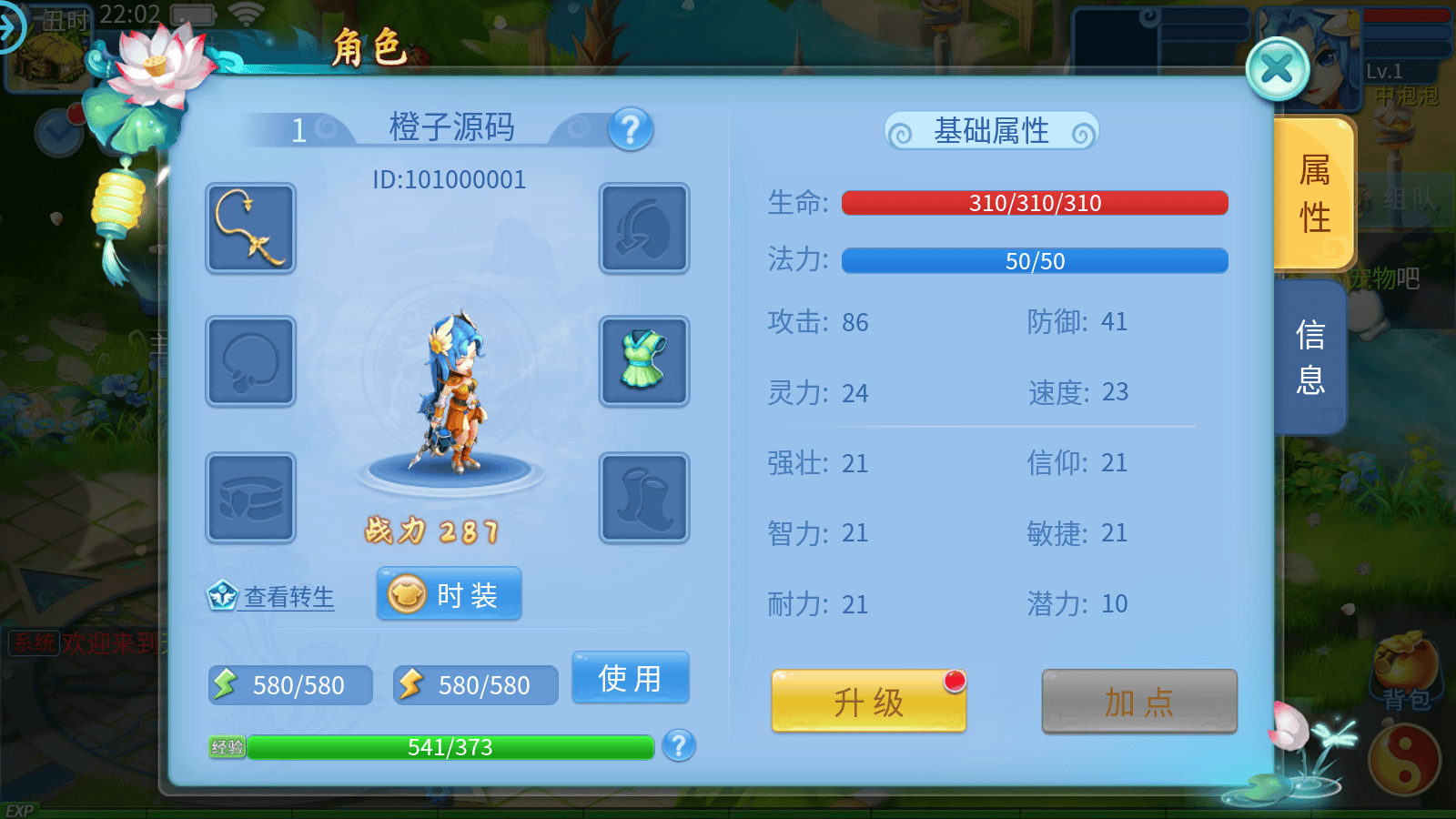The width and height of the screenshot is (1456, 819).
Task: Click the help icon beside the experience bar
Action: pyautogui.click(x=678, y=748)
